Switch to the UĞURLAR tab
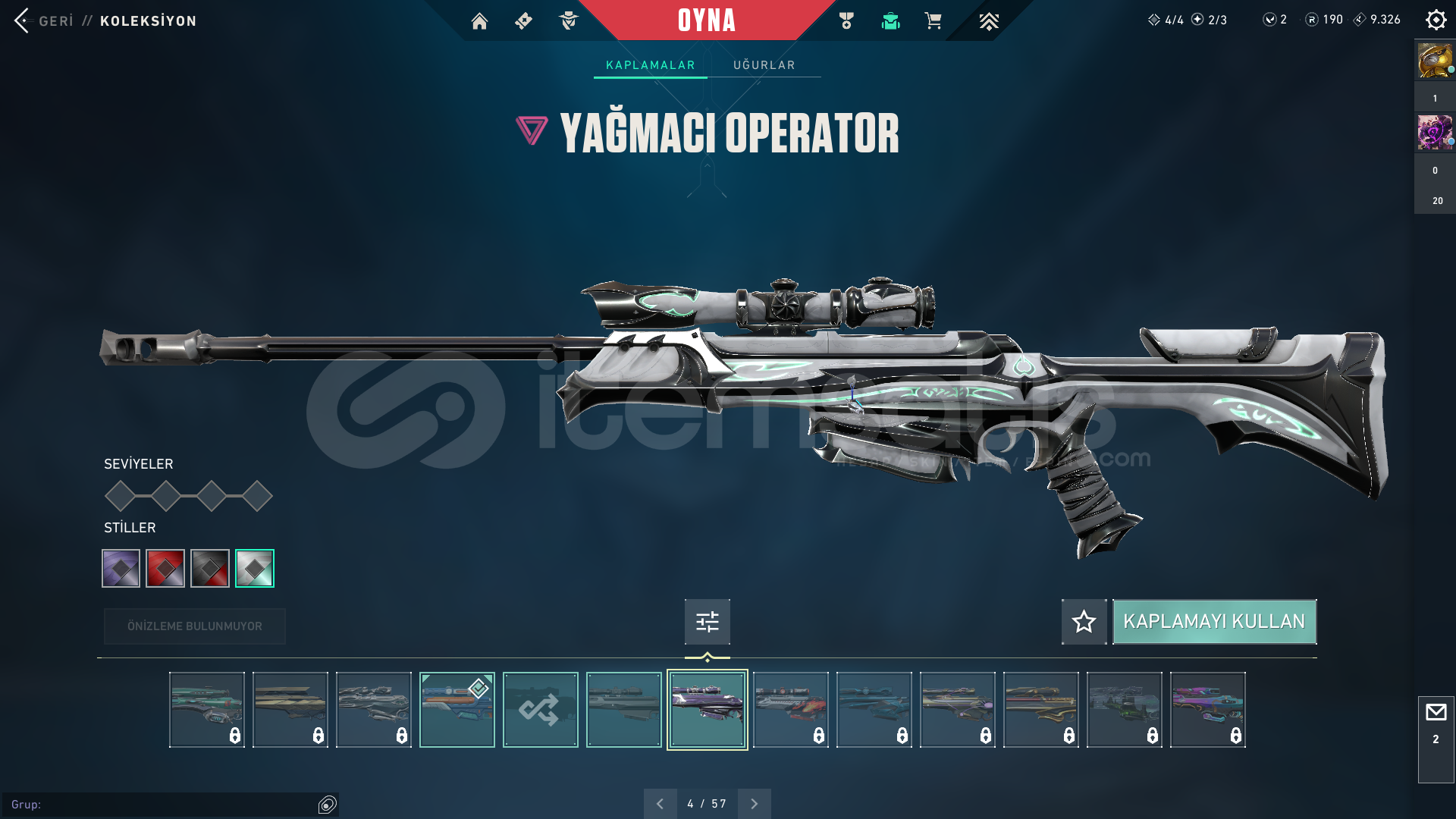 (x=764, y=65)
